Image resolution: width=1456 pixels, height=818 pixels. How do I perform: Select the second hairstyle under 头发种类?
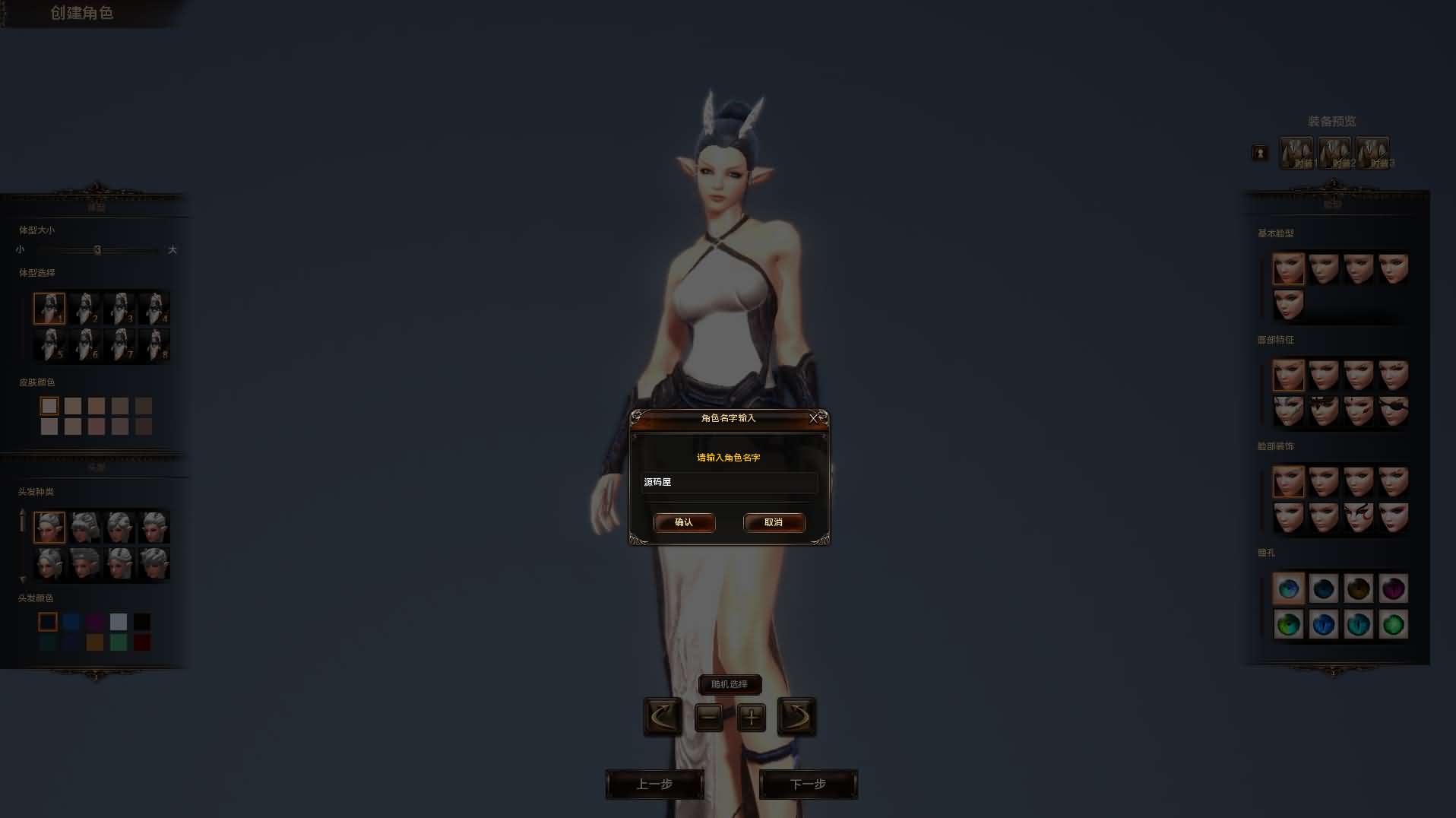[x=85, y=526]
